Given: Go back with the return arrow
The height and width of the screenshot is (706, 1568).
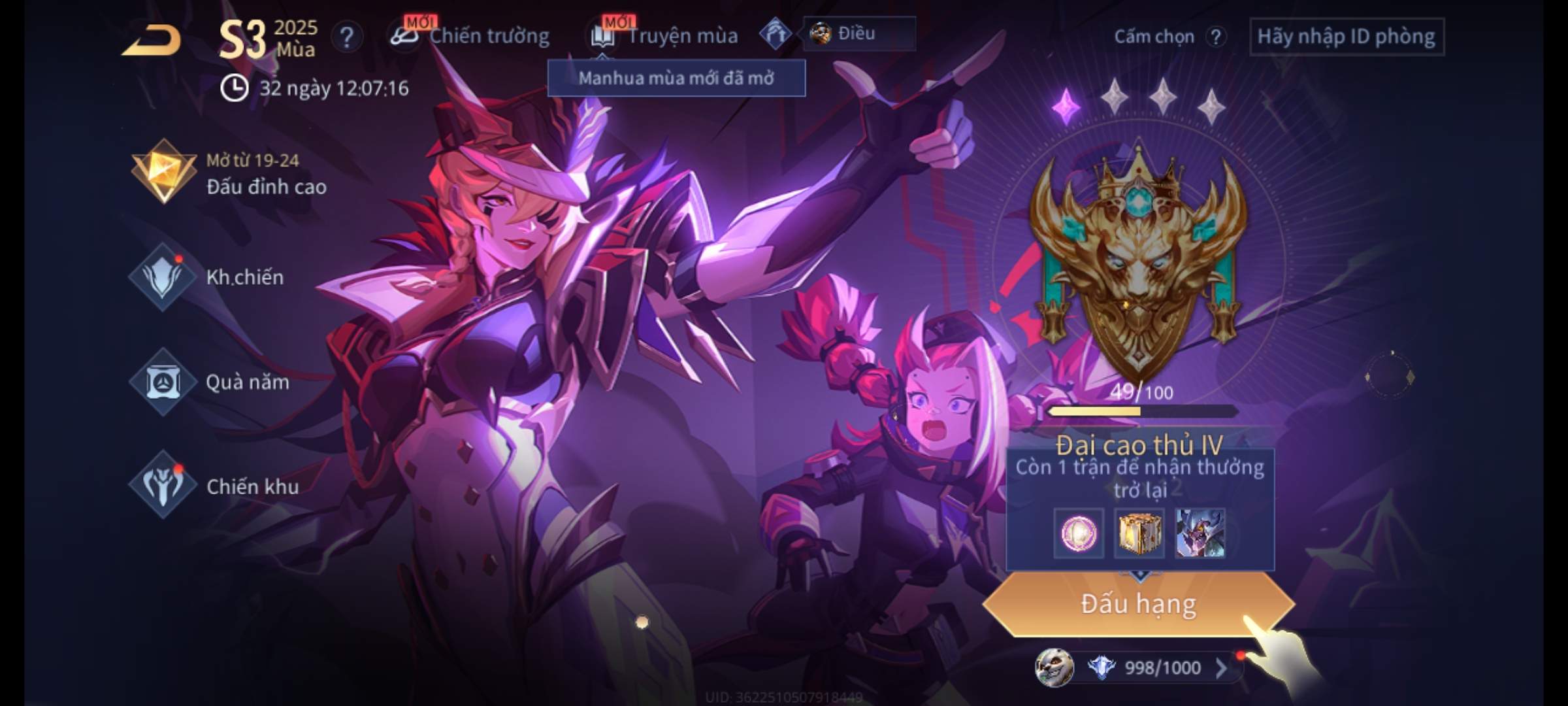Looking at the screenshot, I should [x=152, y=41].
